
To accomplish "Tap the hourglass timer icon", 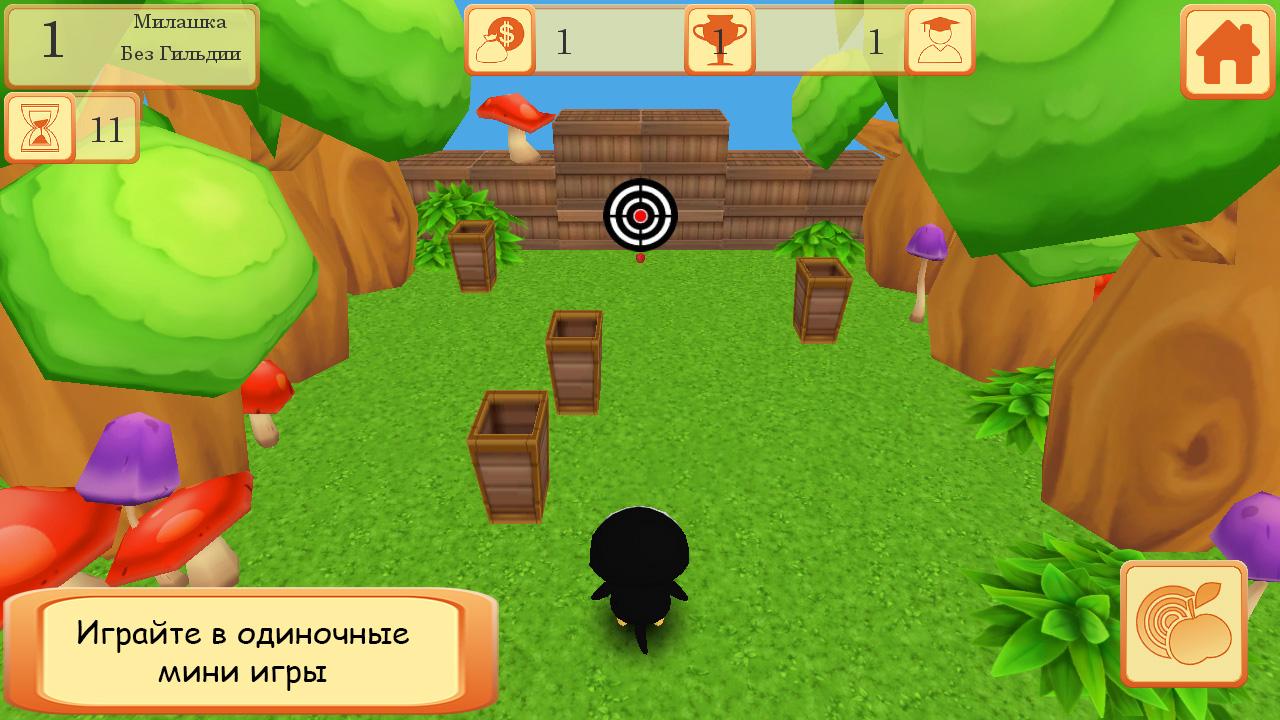I will [x=41, y=129].
